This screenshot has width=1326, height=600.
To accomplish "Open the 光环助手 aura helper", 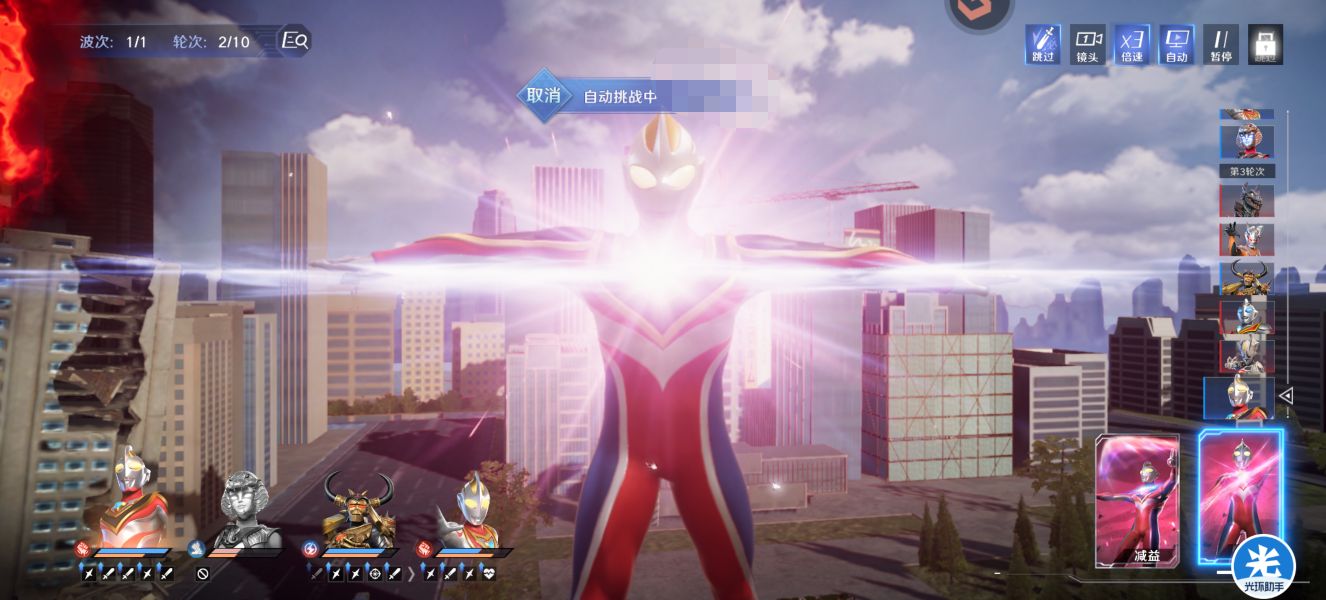I will (x=1263, y=566).
